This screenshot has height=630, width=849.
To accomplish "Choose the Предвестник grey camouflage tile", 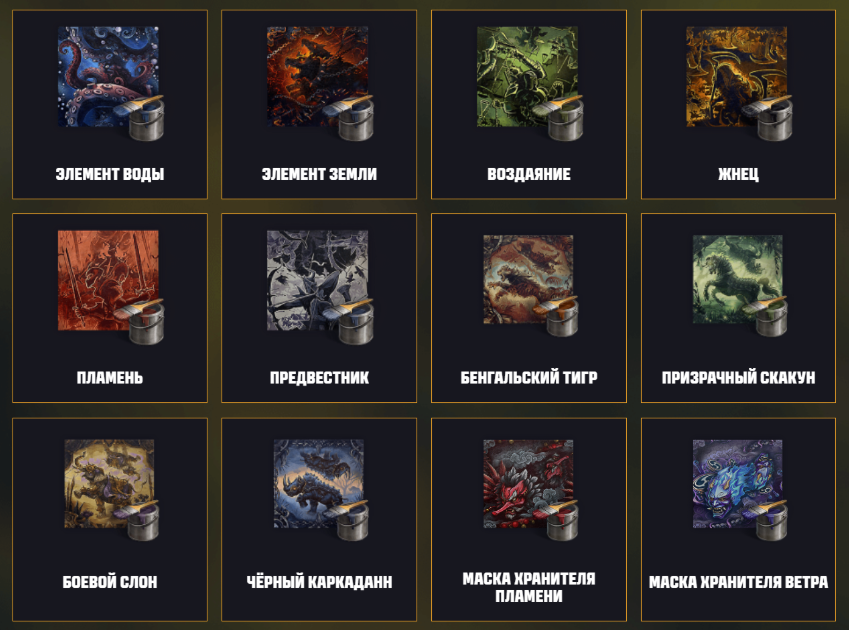I will [x=319, y=308].
